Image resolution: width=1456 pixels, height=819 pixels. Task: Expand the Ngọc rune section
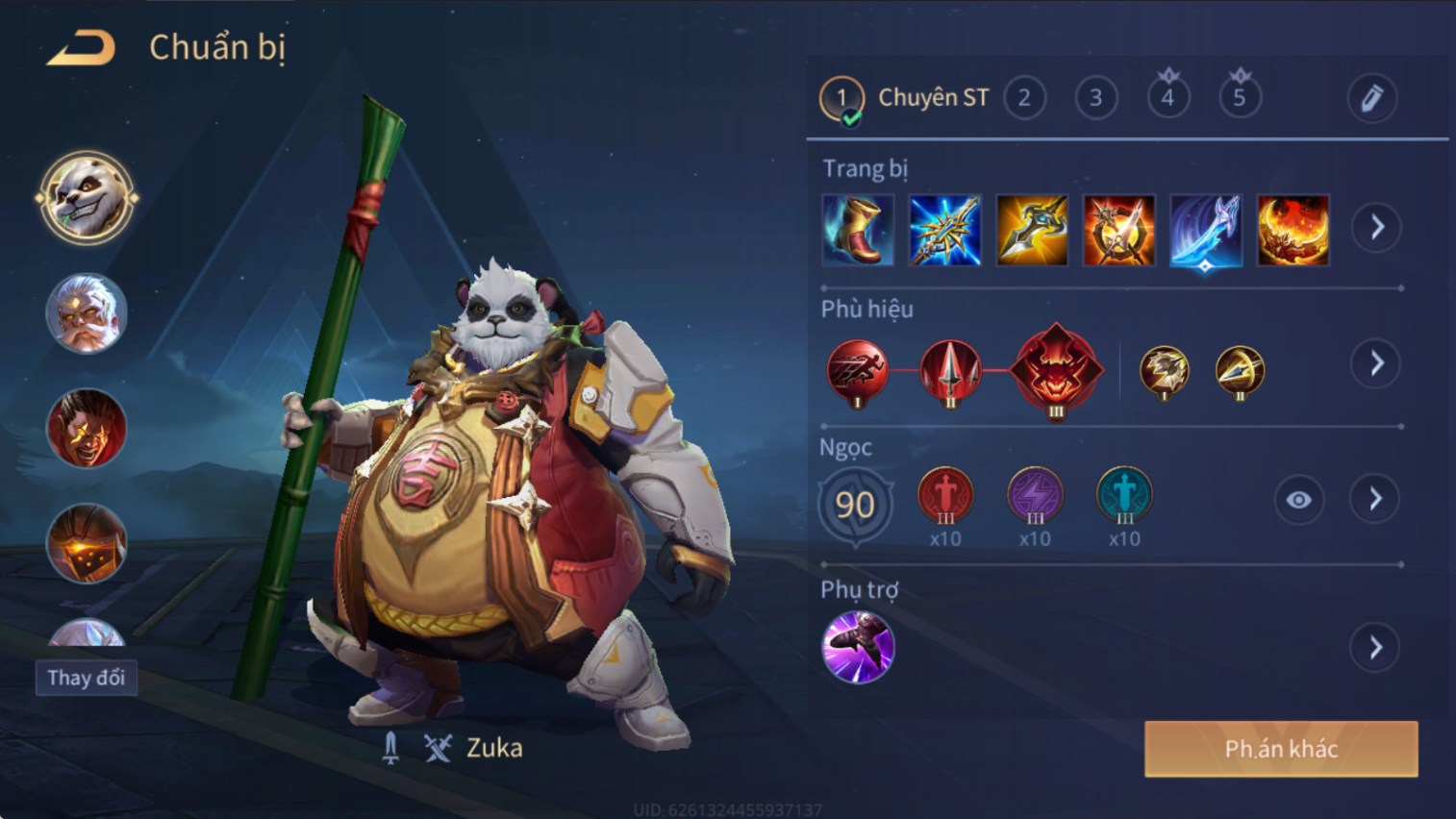[x=1375, y=499]
